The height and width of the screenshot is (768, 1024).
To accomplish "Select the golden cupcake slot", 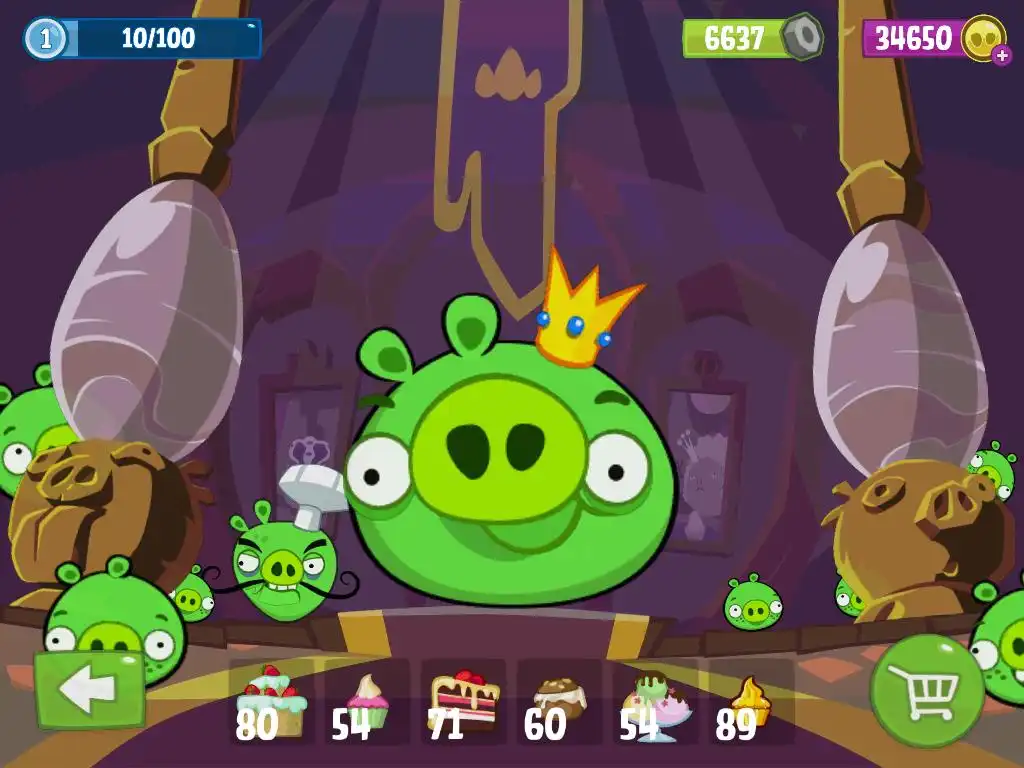I will click(750, 702).
